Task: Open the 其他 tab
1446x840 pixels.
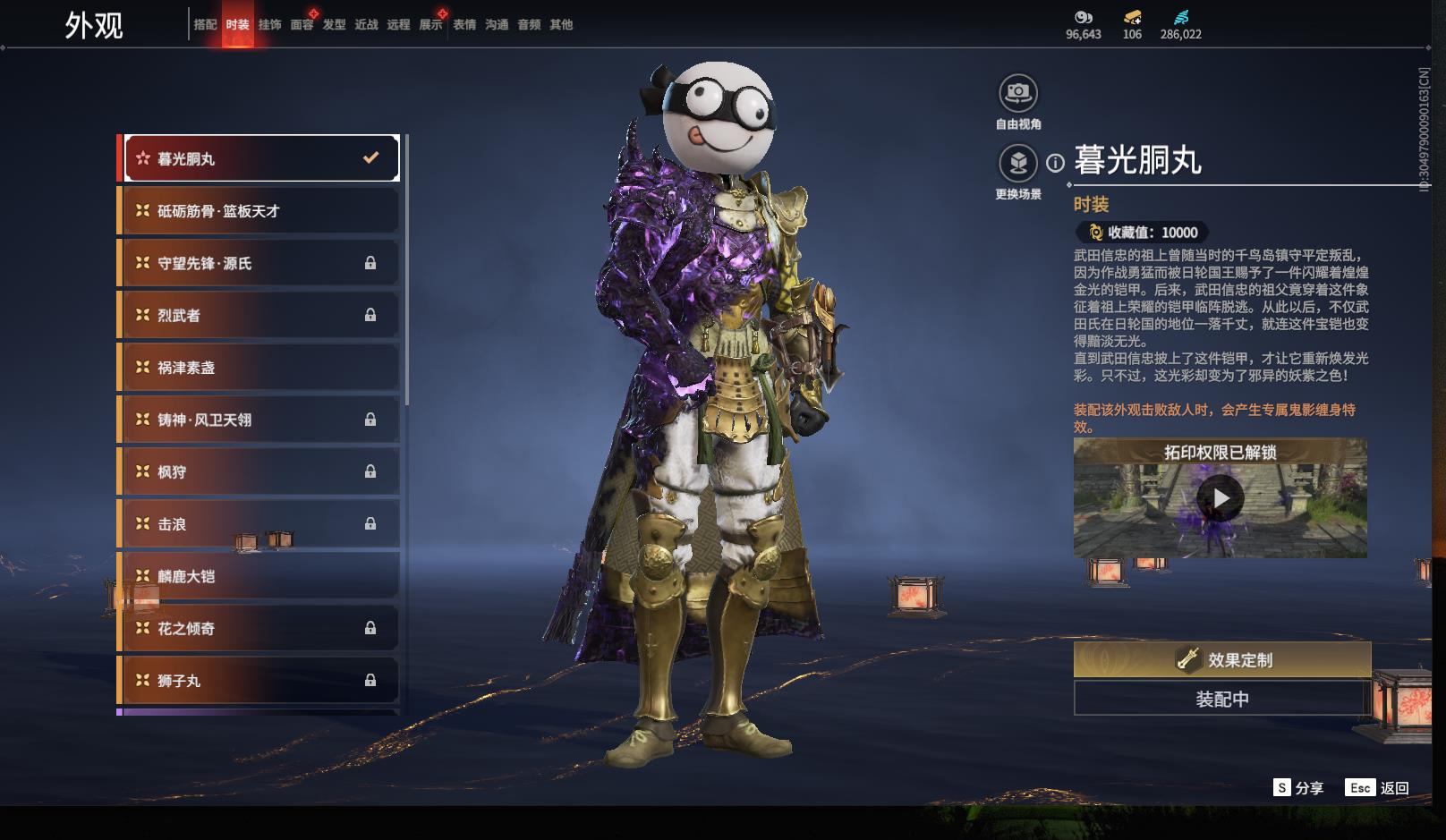Action: tap(561, 25)
